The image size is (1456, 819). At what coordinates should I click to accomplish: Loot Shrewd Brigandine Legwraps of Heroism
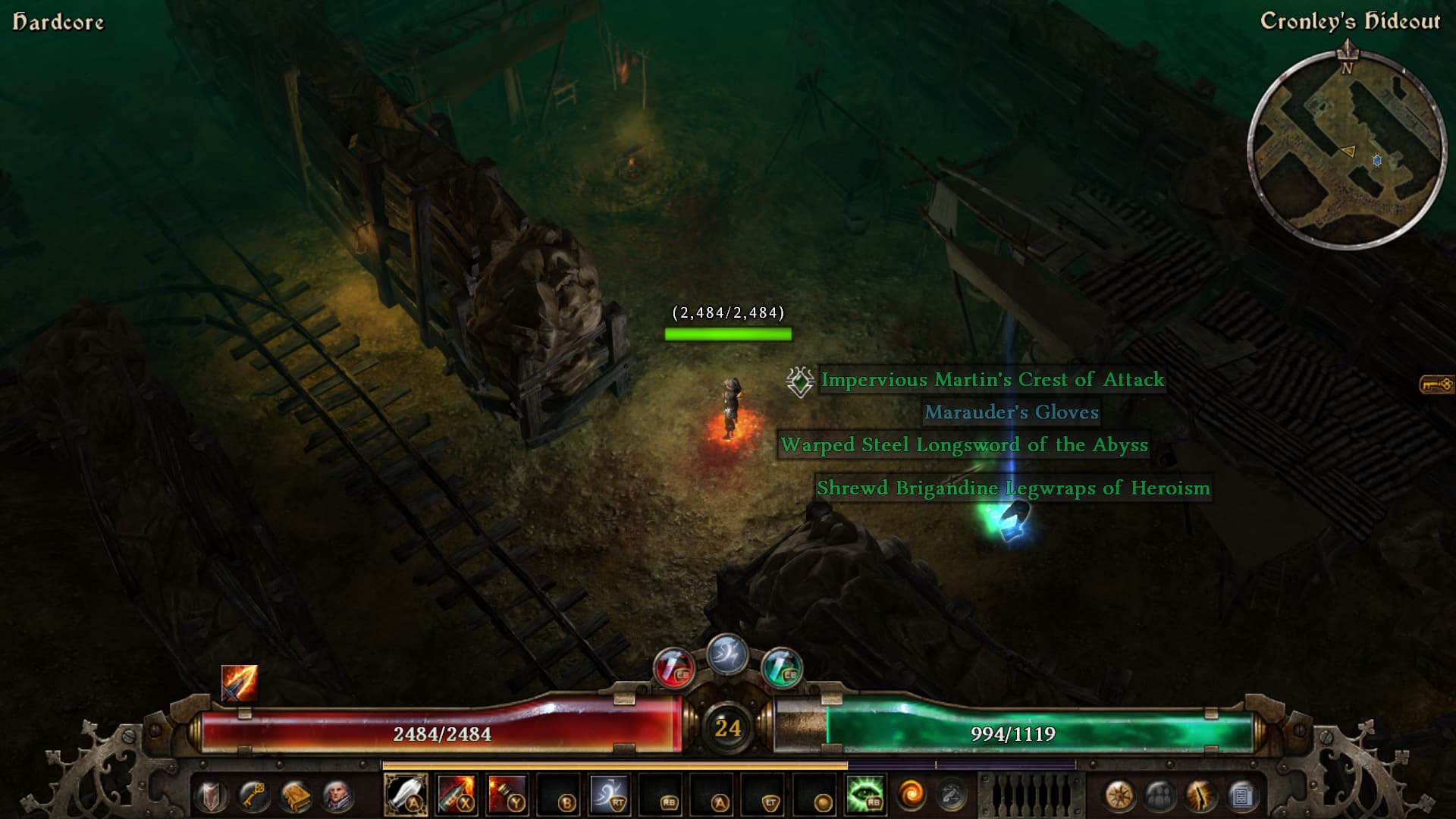tap(1013, 488)
